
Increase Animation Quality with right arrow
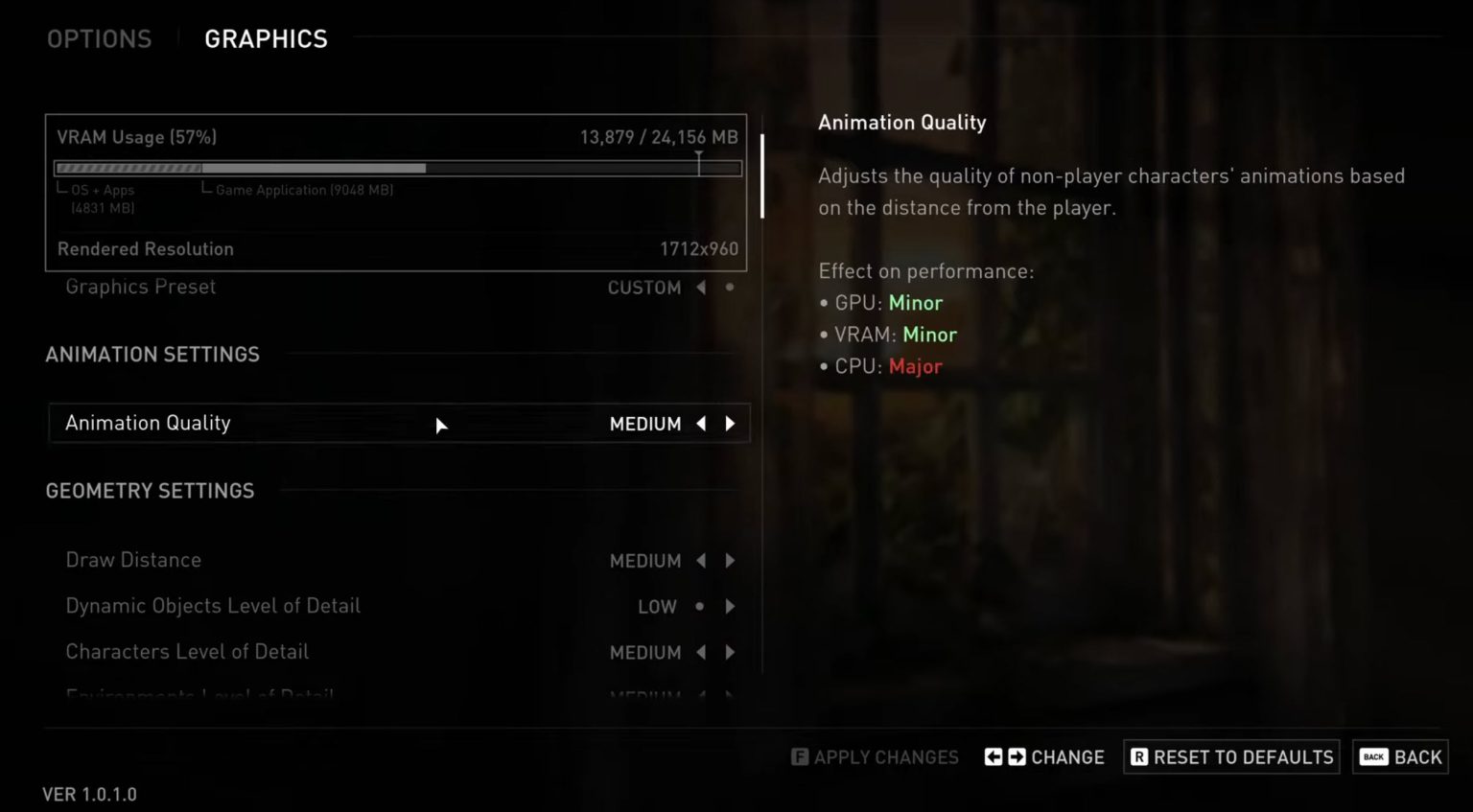click(x=730, y=423)
